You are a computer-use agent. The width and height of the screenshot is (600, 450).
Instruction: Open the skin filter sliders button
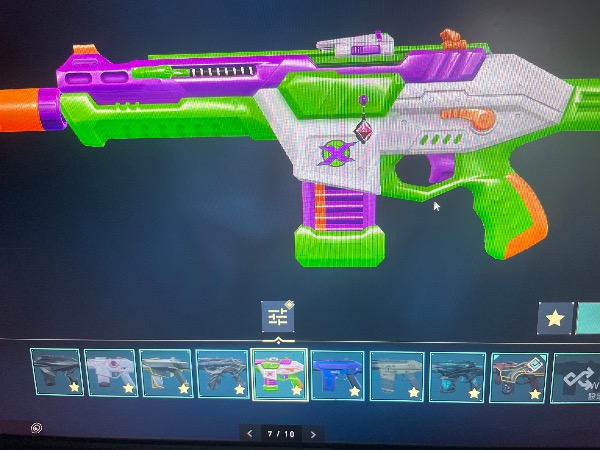click(x=277, y=317)
